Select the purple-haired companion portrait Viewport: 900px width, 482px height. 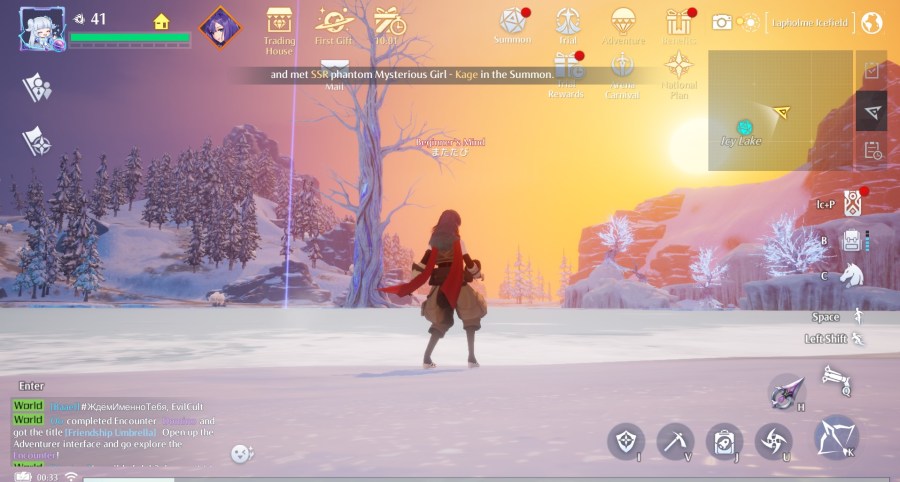[220, 27]
